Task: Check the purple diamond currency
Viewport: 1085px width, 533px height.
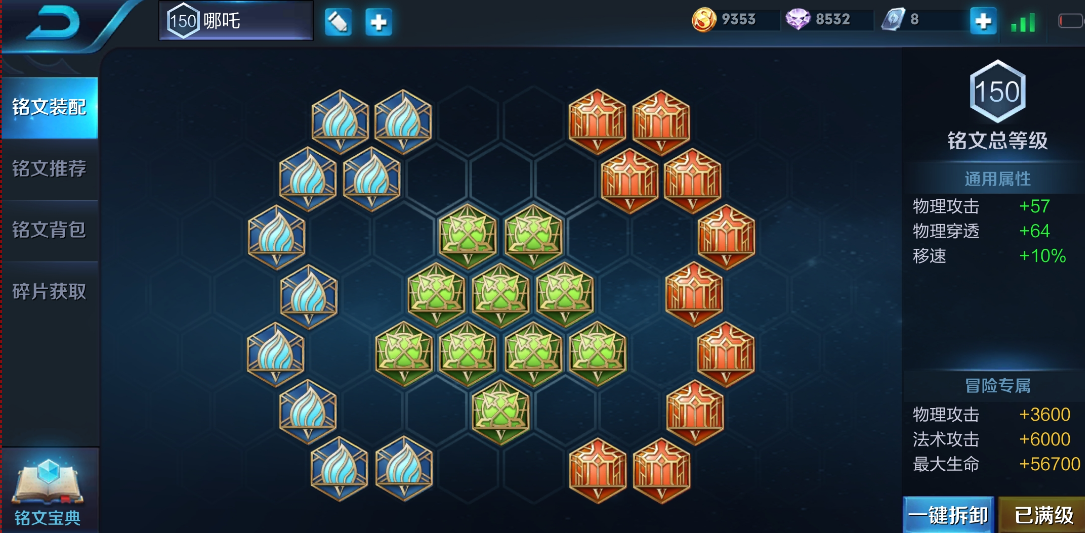Action: pos(819,20)
